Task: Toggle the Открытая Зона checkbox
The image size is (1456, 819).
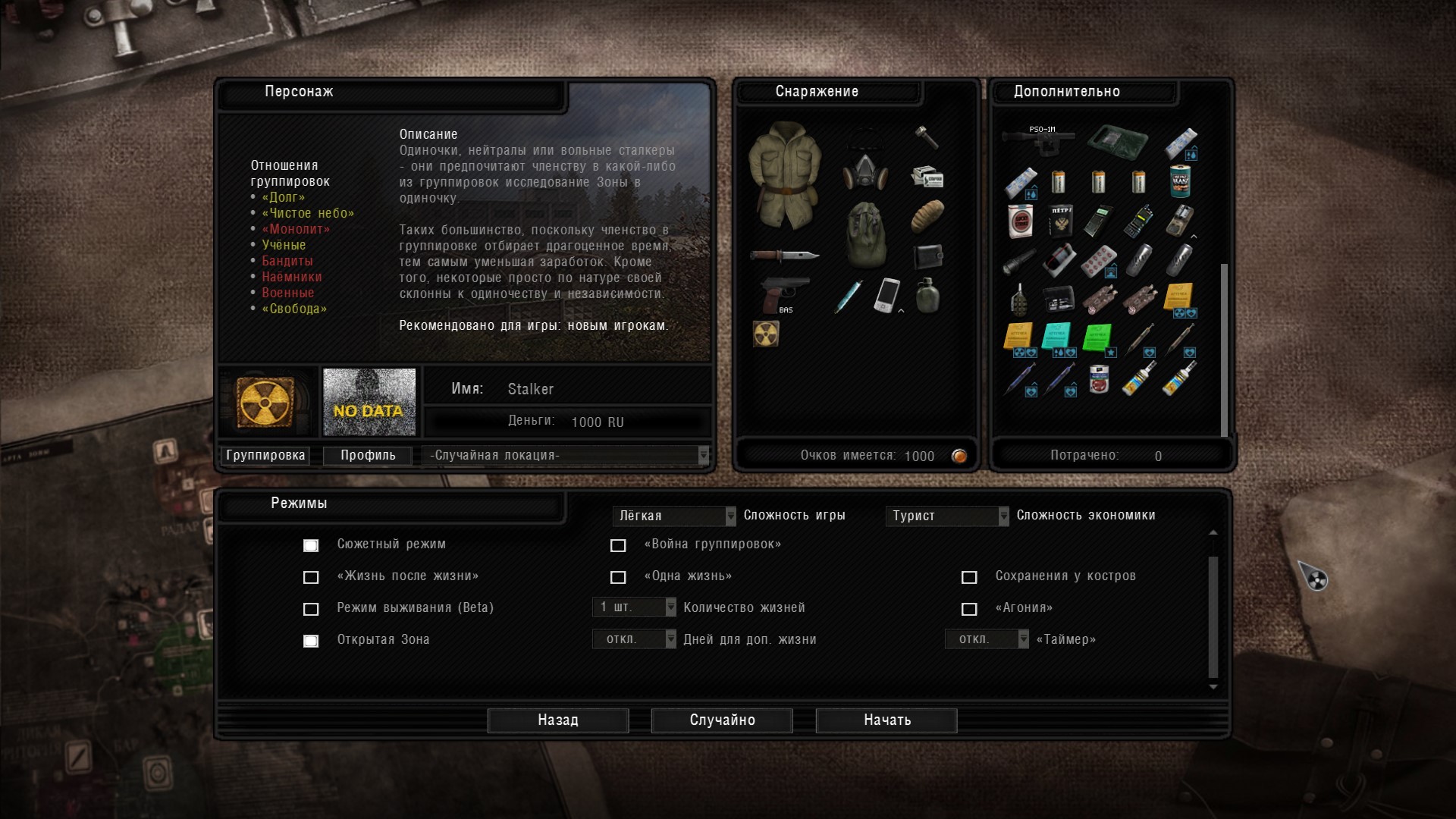Action: pyautogui.click(x=311, y=641)
